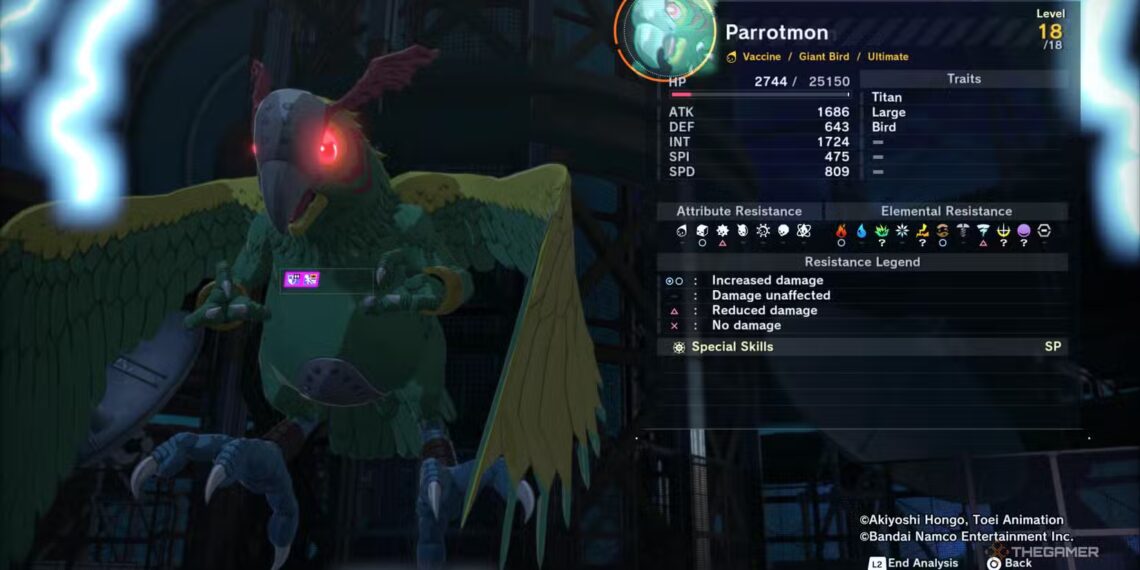The height and width of the screenshot is (570, 1140).
Task: Click the white snowflake ice icon
Action: click(x=901, y=231)
